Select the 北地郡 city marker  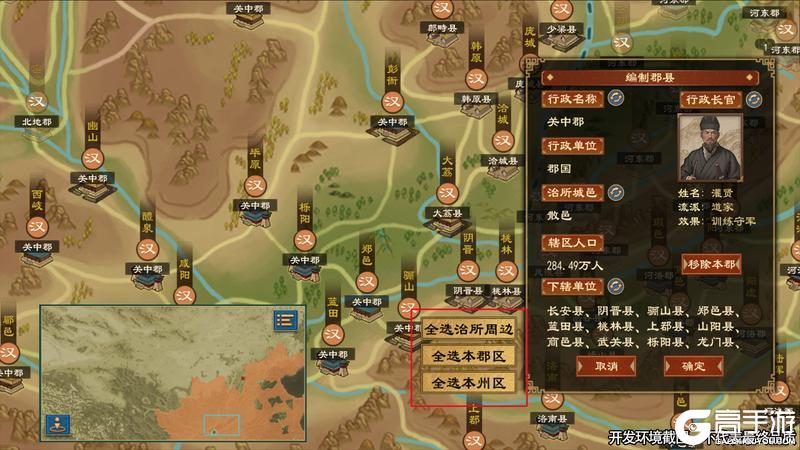coord(37,103)
